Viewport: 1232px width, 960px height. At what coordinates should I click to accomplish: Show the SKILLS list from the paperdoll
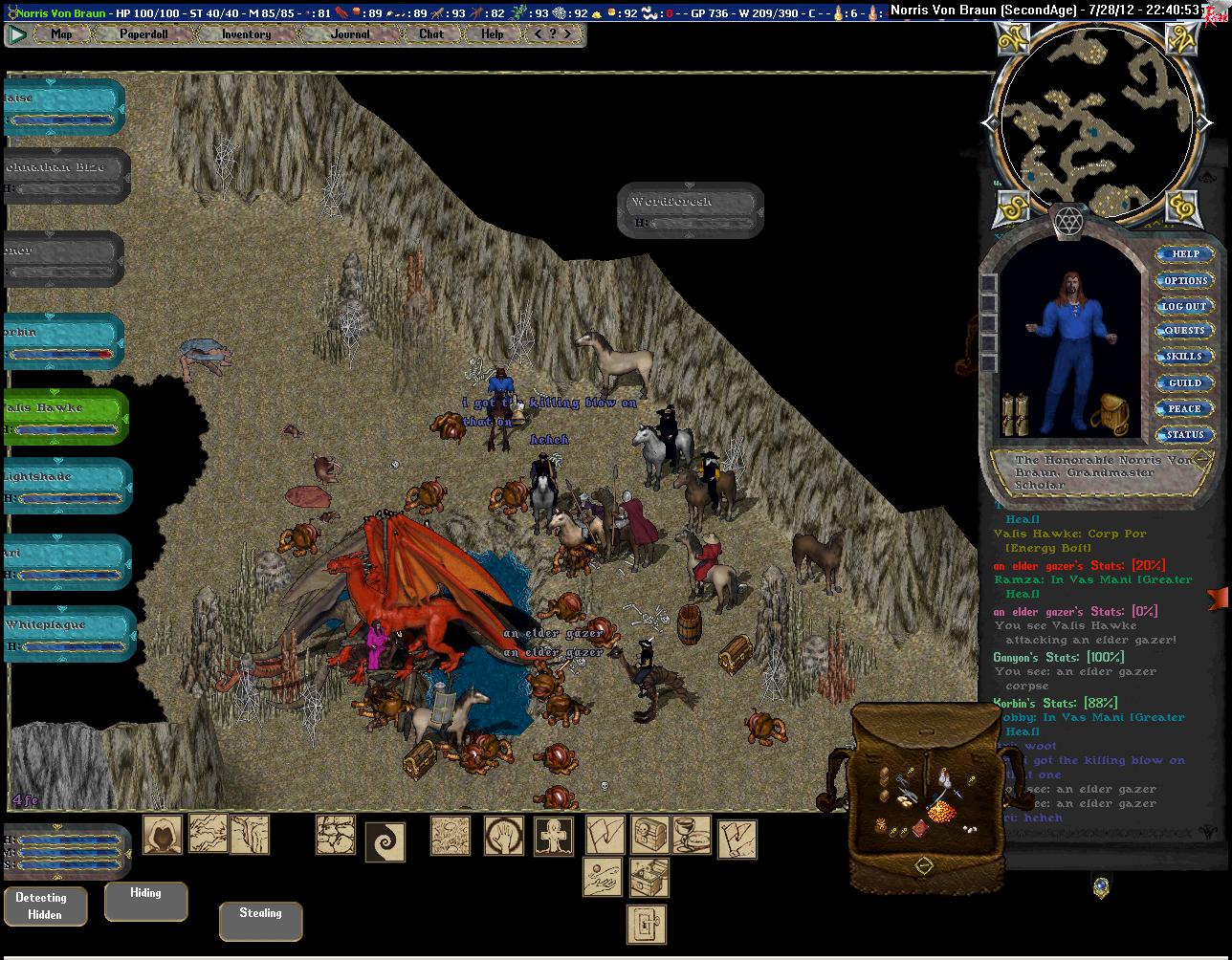tap(1184, 357)
